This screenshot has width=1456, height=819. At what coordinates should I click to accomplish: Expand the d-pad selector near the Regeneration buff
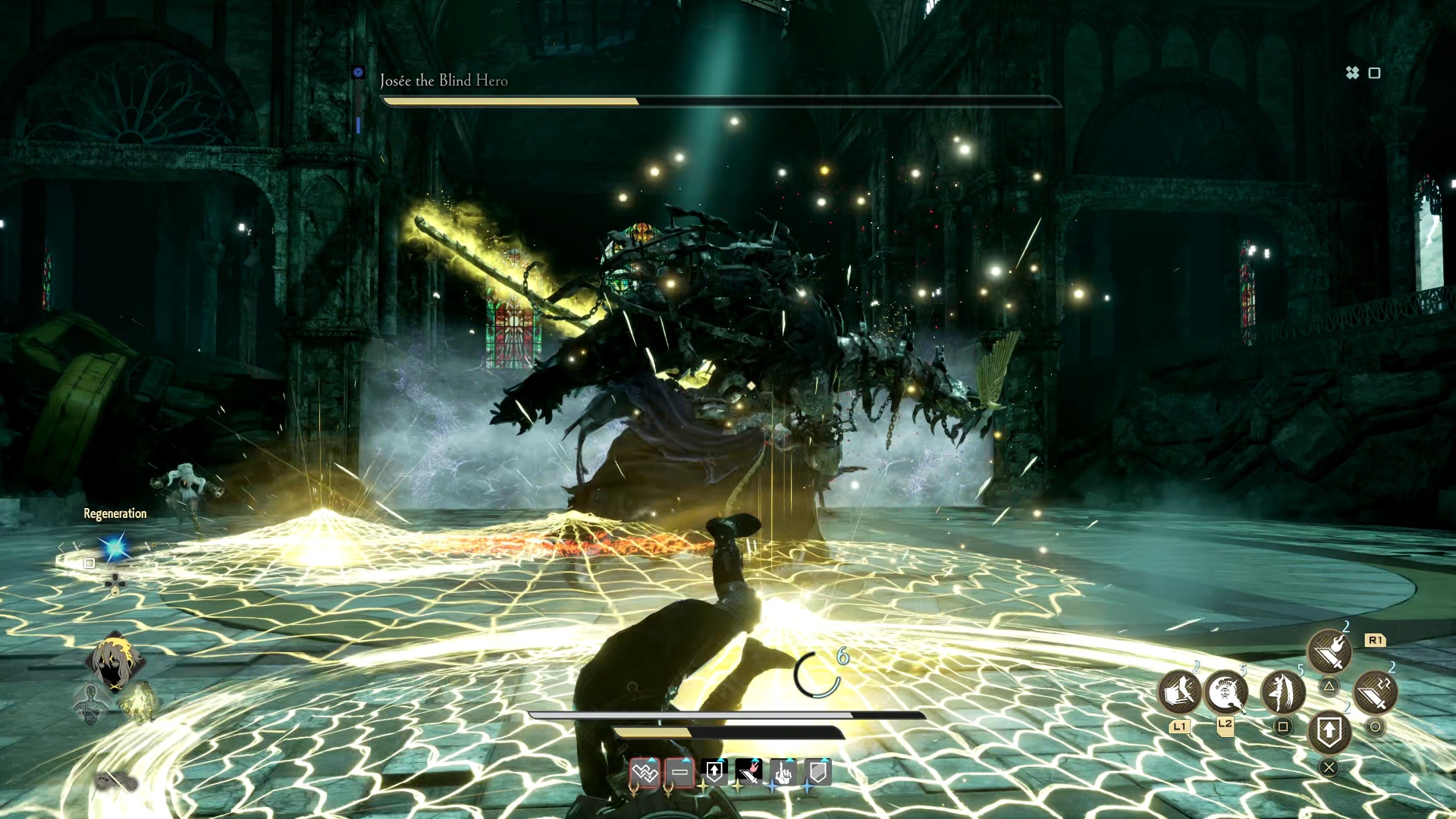115,583
